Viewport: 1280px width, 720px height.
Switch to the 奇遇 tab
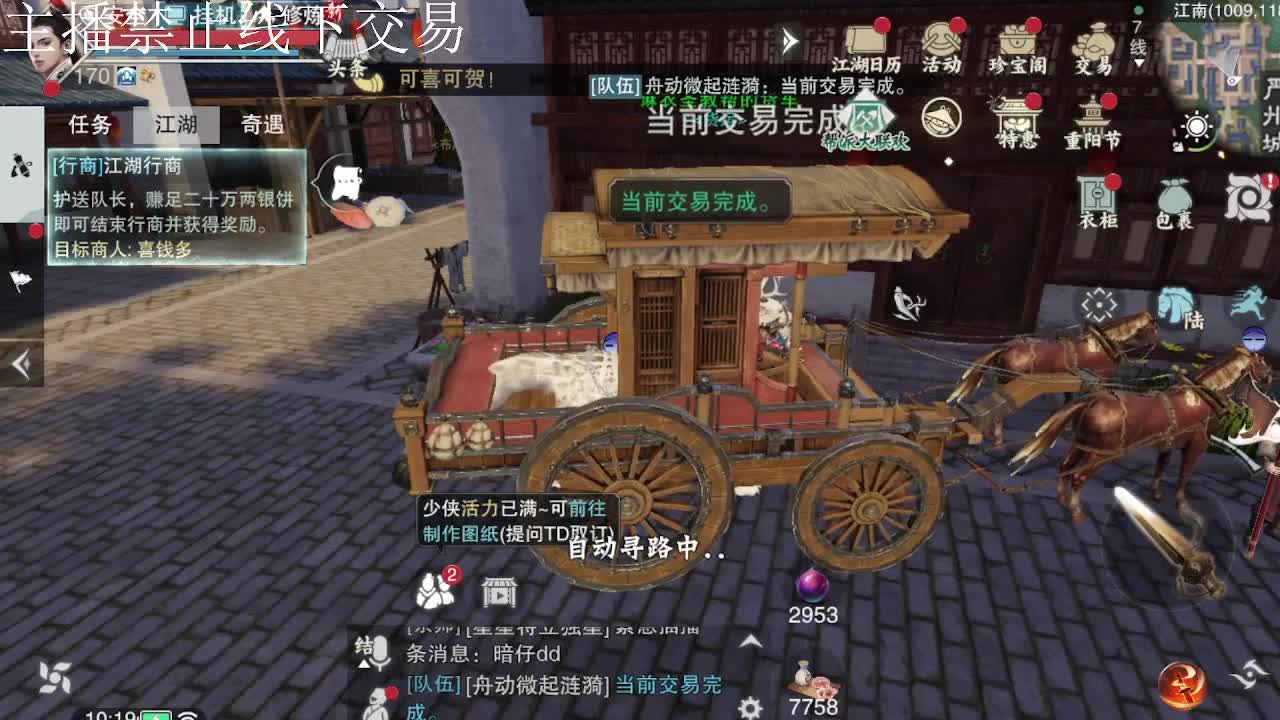click(260, 125)
